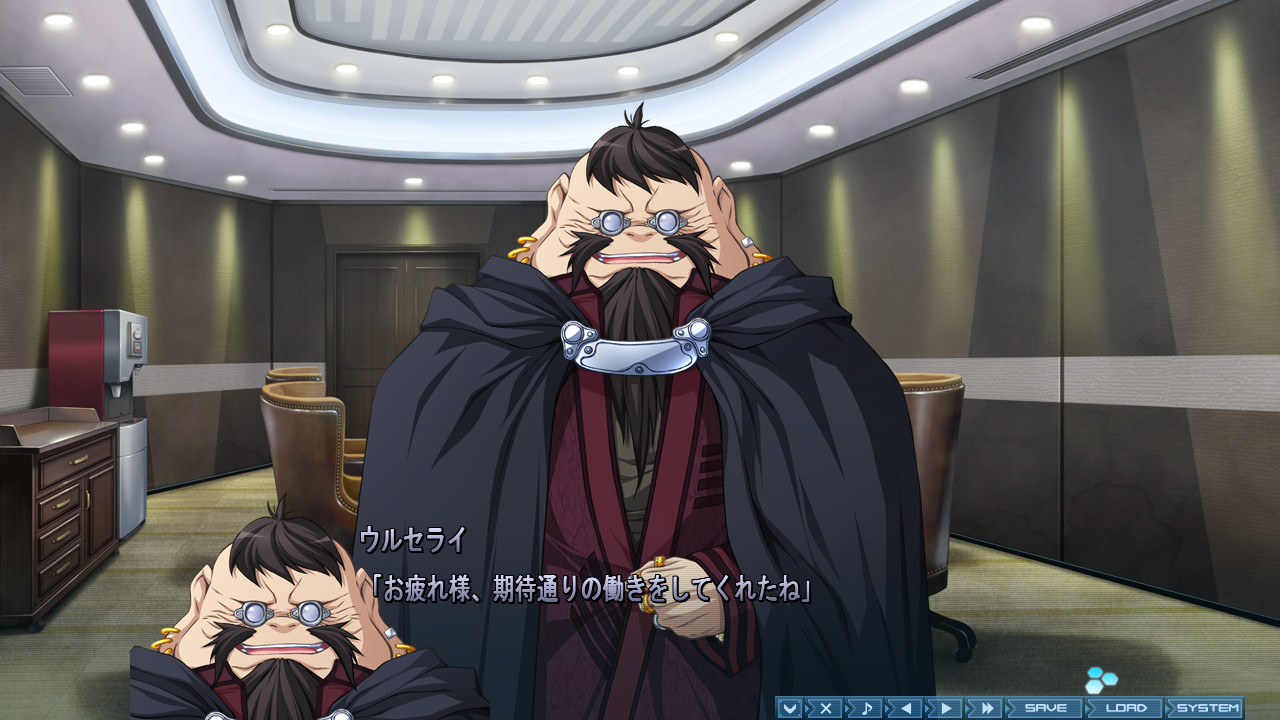This screenshot has height=720, width=1280.
Task: Expand the triangle beside the X button
Action: click(806, 707)
